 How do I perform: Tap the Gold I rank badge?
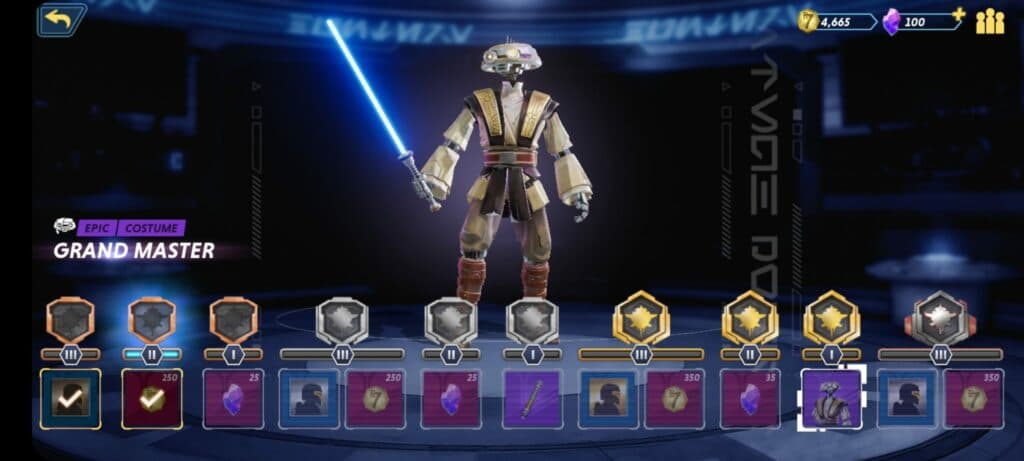pos(831,319)
